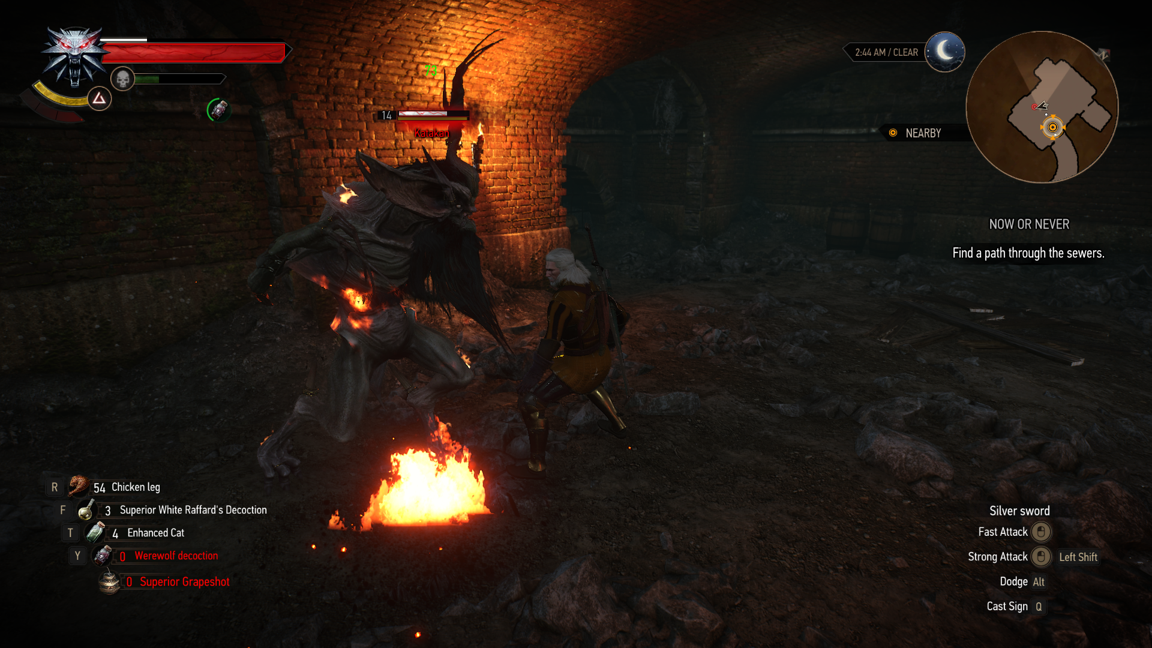Select the active potion buff icon

[x=217, y=109]
